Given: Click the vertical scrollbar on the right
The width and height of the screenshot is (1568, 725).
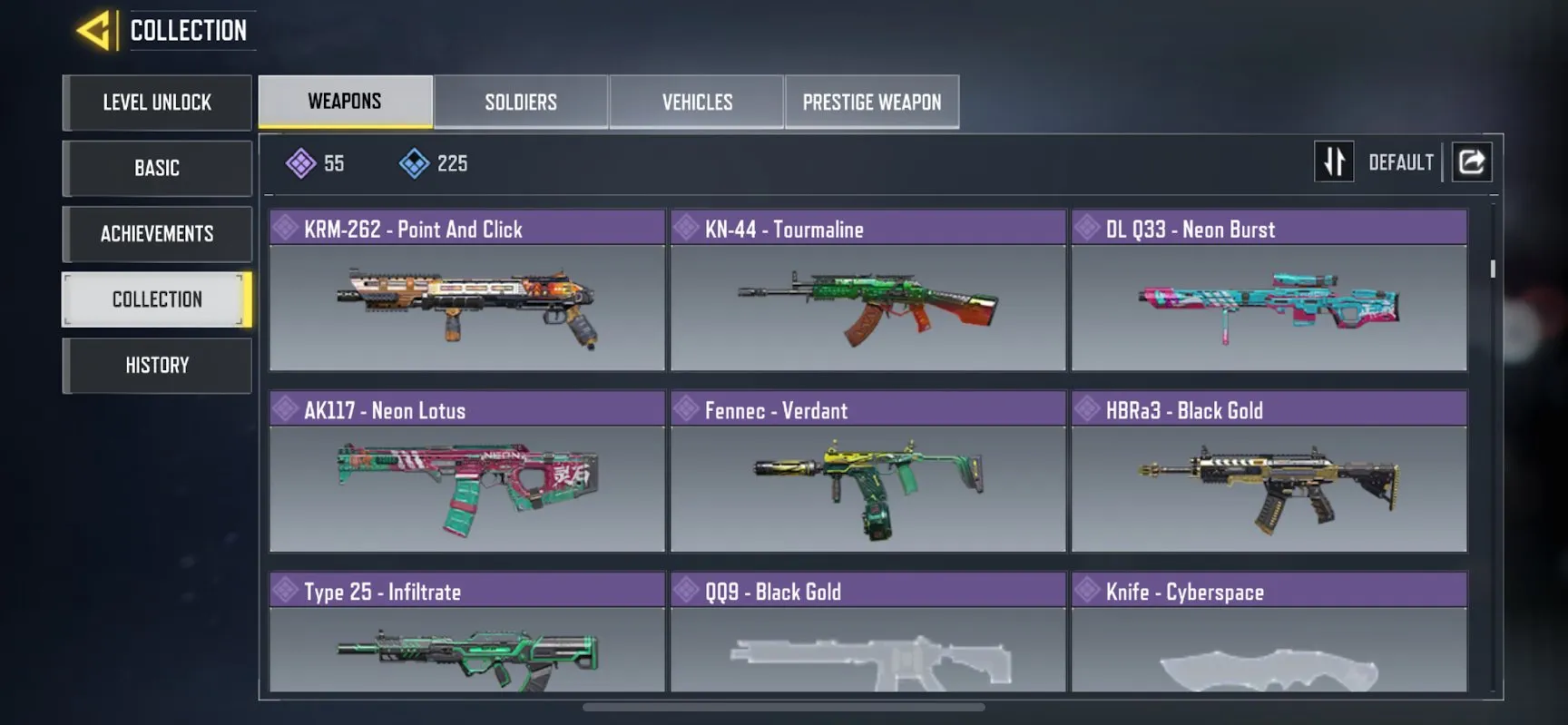Looking at the screenshot, I should tap(1491, 269).
